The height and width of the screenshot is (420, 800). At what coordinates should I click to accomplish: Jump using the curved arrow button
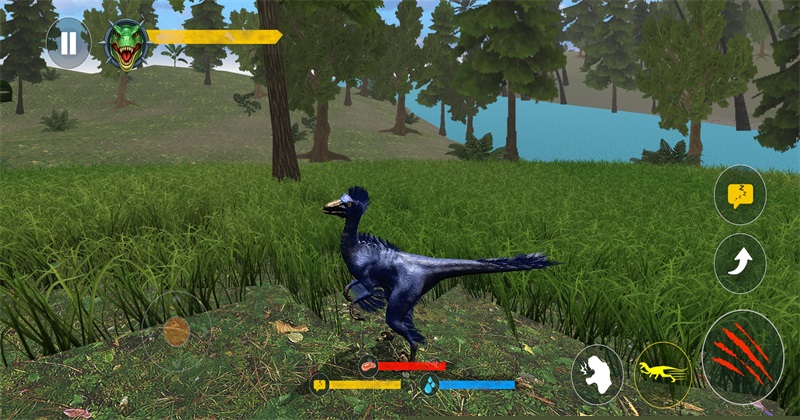(740, 264)
